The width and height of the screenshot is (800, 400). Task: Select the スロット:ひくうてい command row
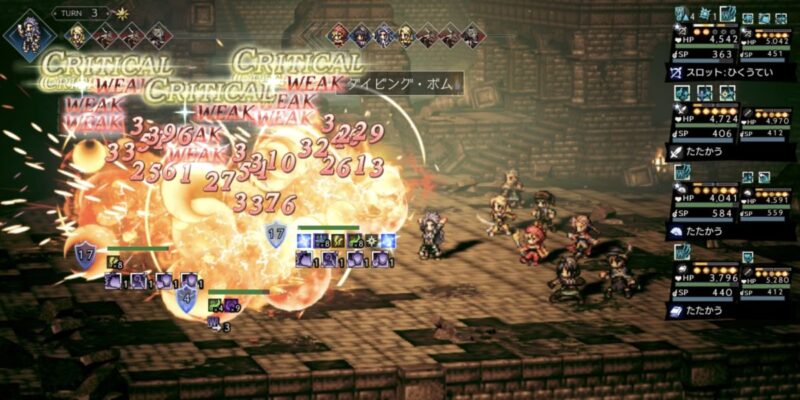(x=730, y=72)
